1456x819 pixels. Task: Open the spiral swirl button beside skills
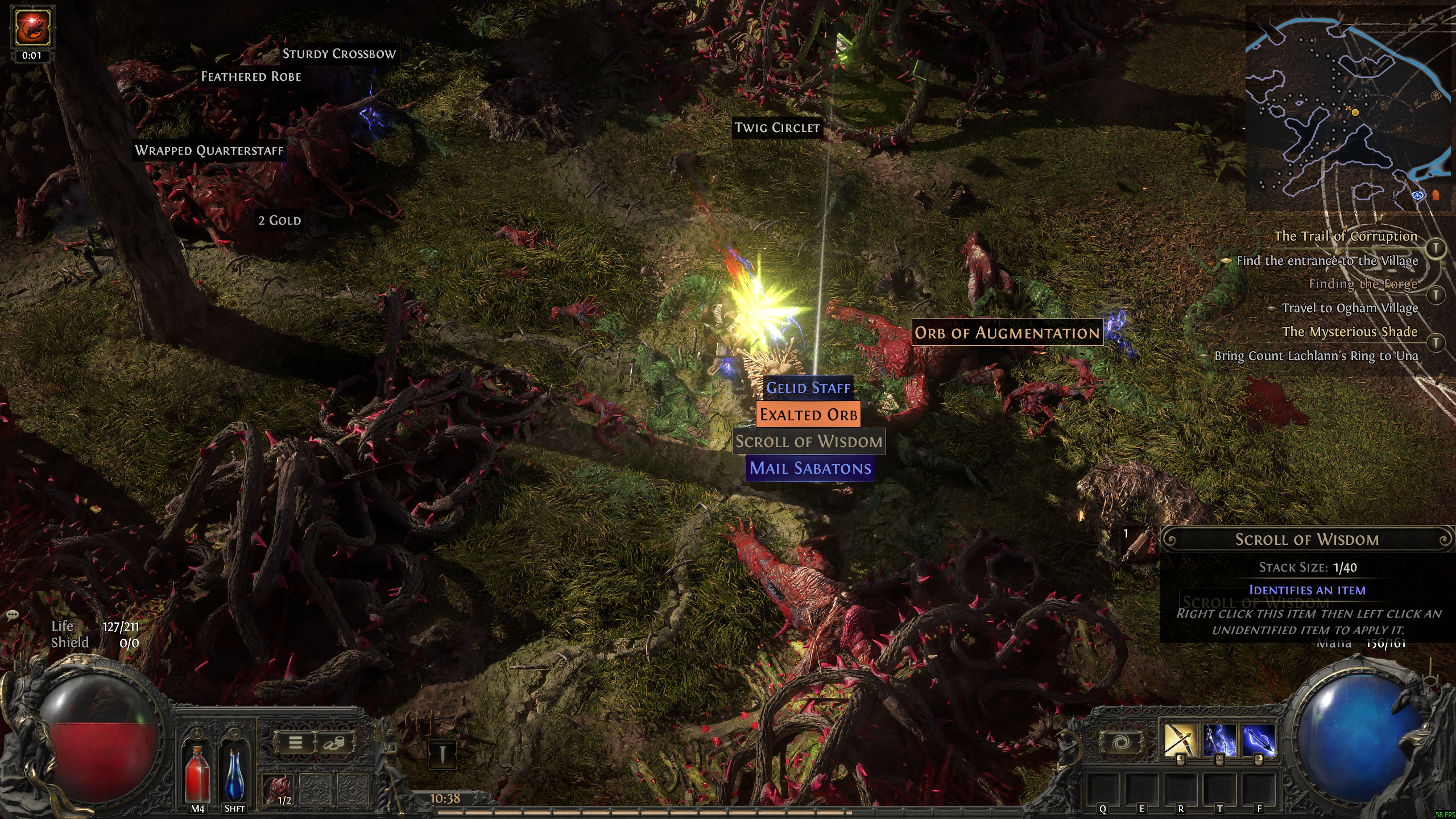pos(1122,743)
